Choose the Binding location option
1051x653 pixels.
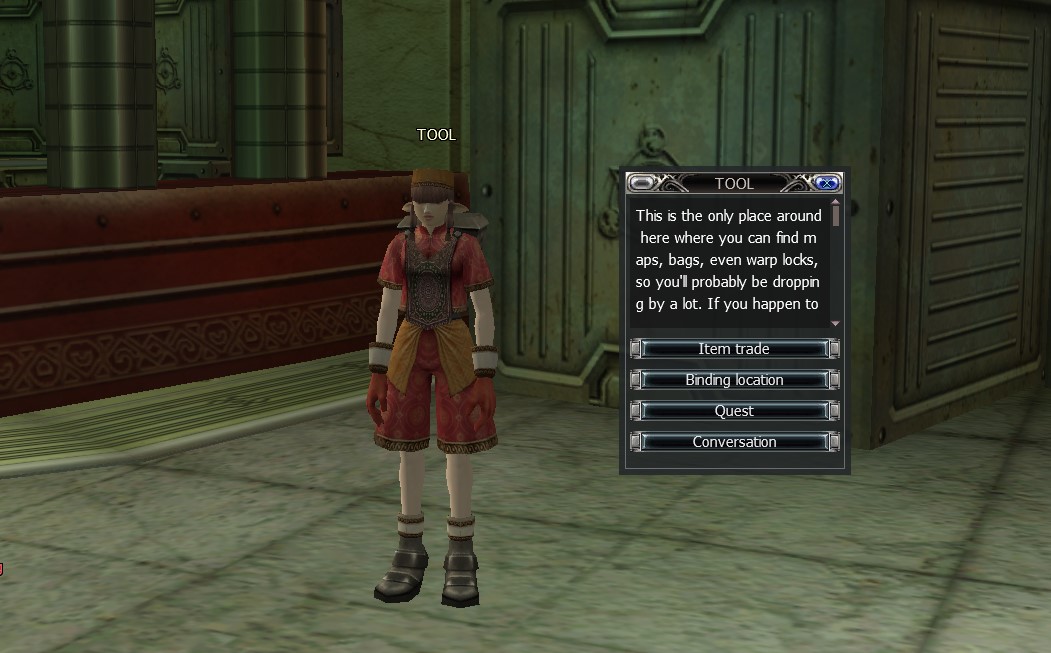click(x=734, y=380)
